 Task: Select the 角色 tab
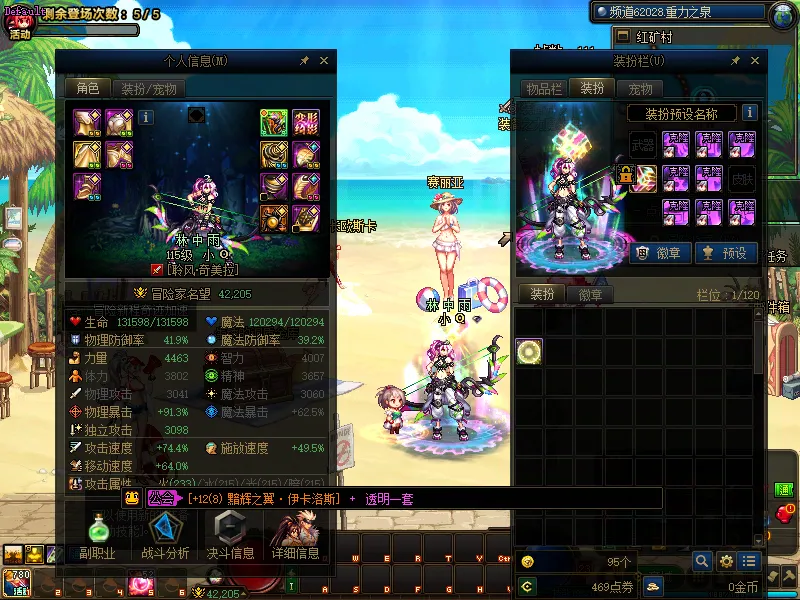88,89
